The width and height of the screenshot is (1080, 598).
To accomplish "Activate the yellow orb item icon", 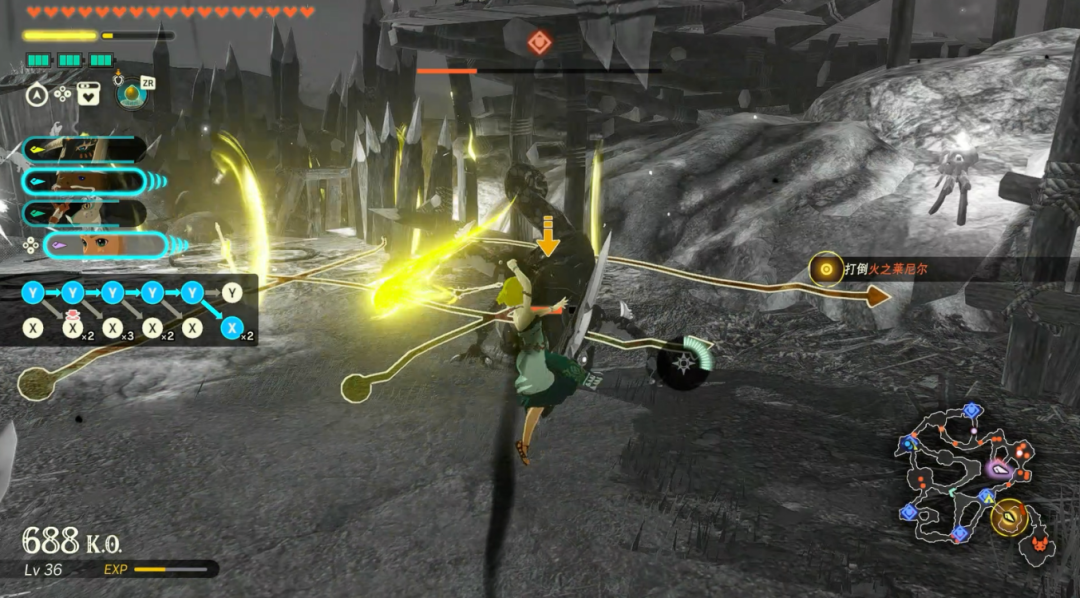I will tap(129, 94).
